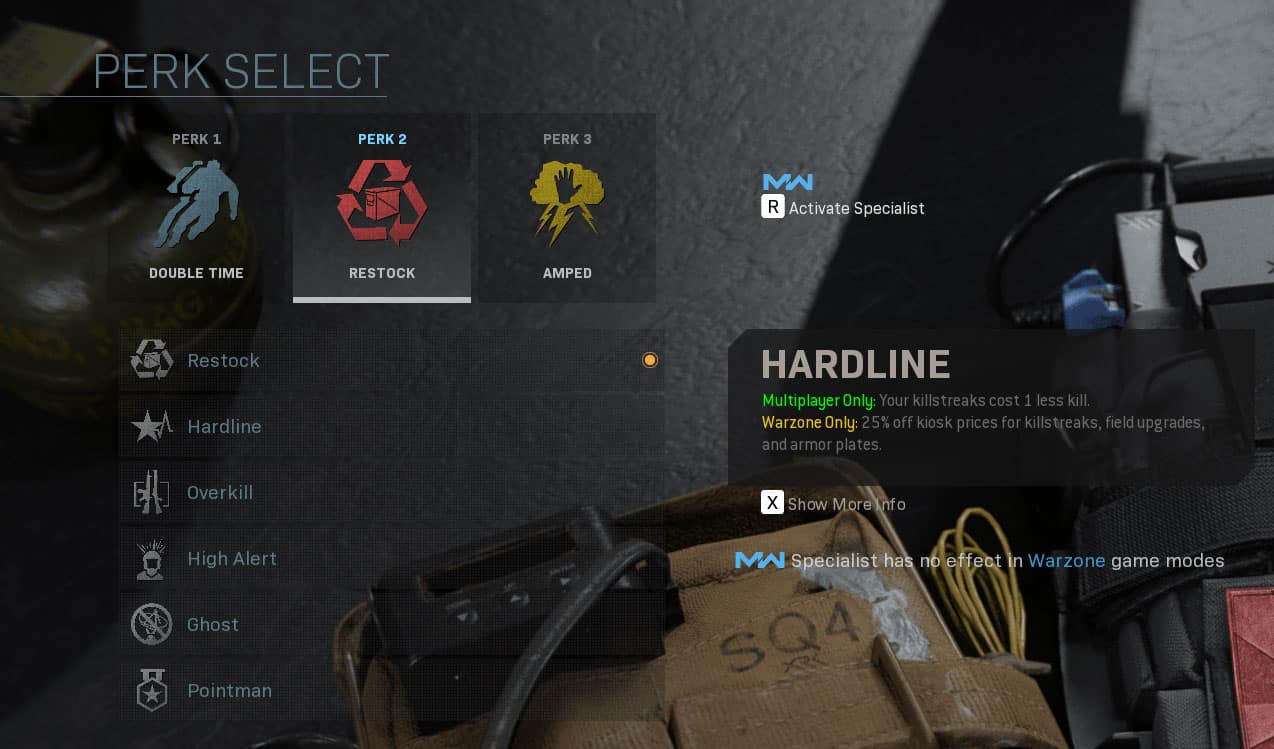Select the Perk 2 Restock tab

[382, 207]
